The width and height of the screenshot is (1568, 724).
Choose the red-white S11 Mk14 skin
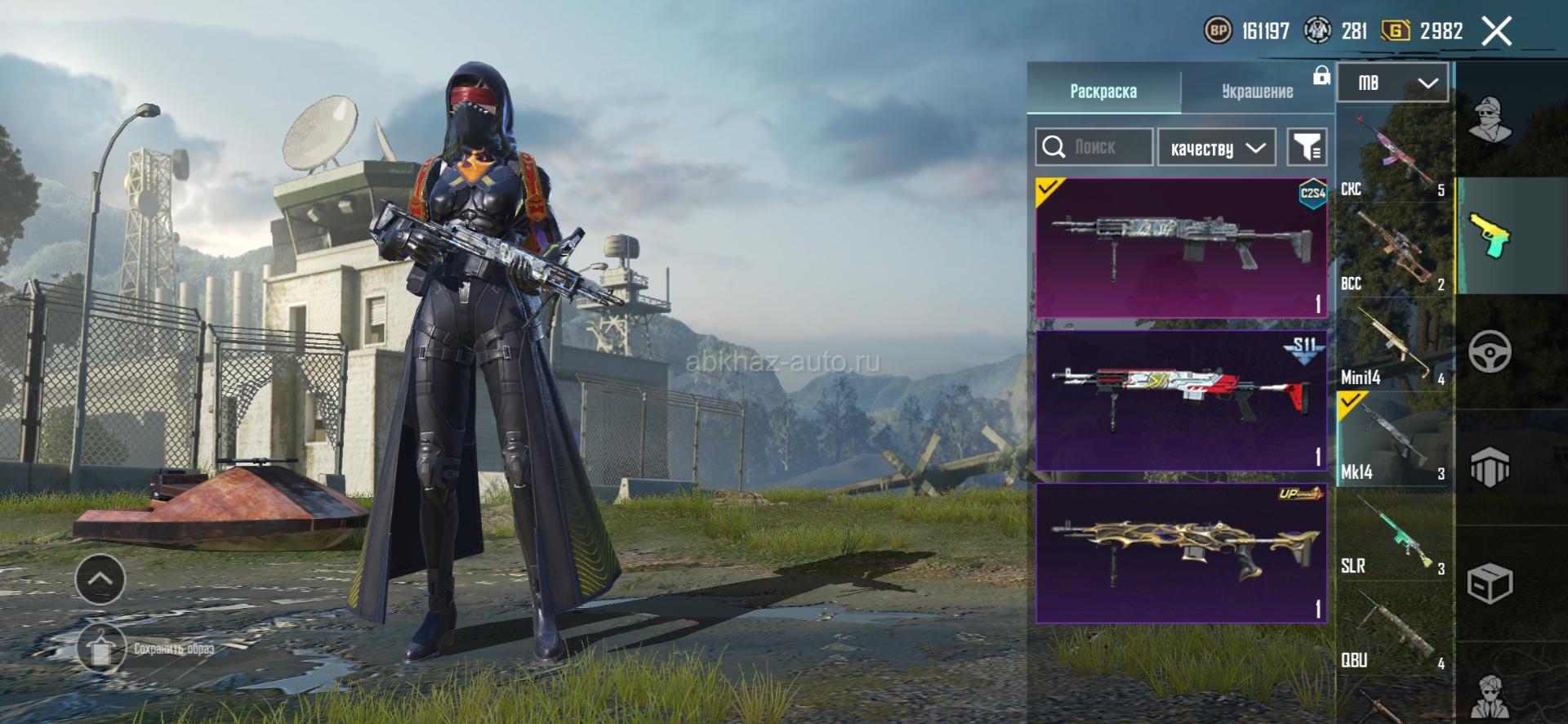pyautogui.click(x=1181, y=400)
